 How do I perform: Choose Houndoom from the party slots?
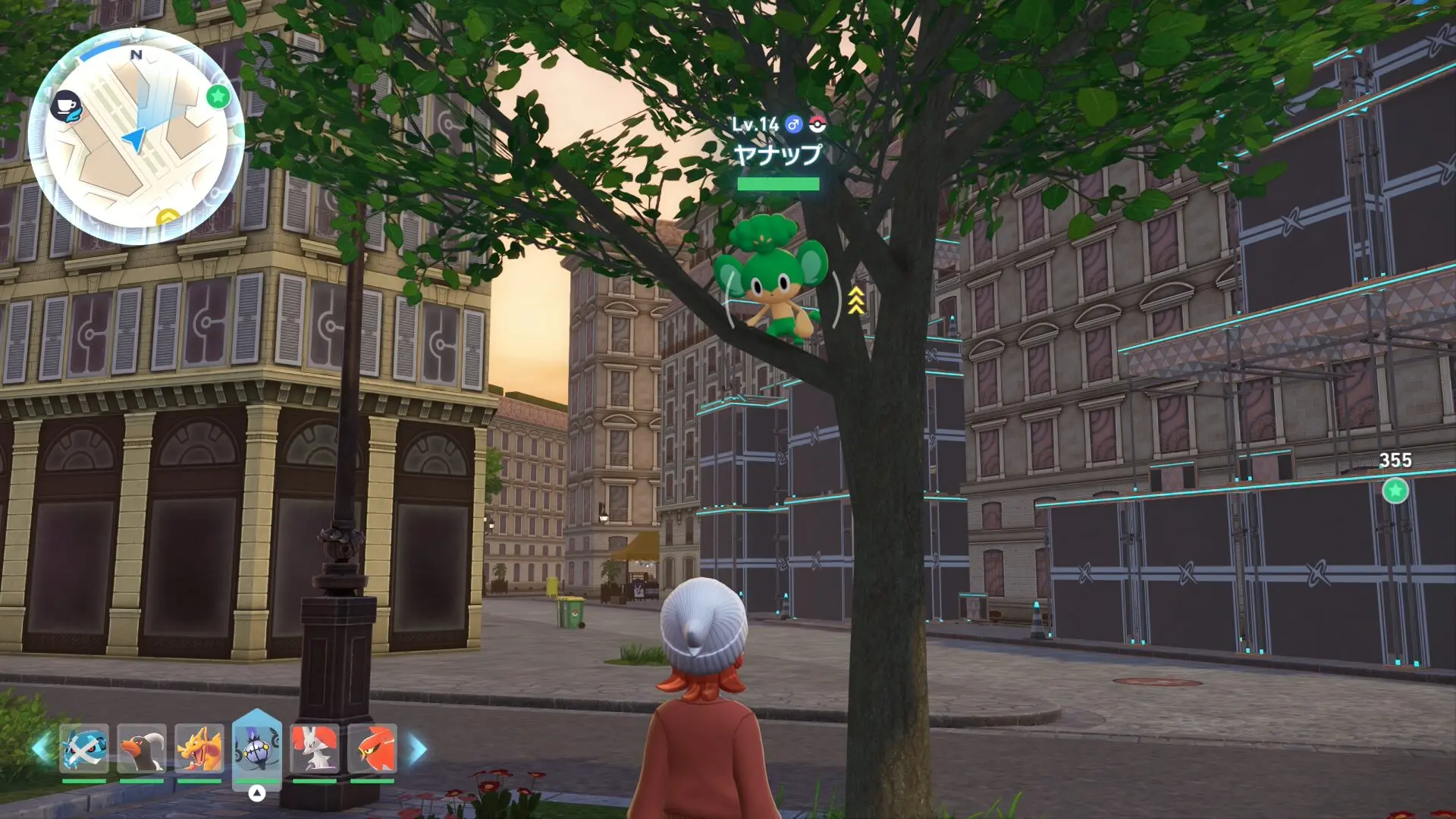(x=142, y=748)
